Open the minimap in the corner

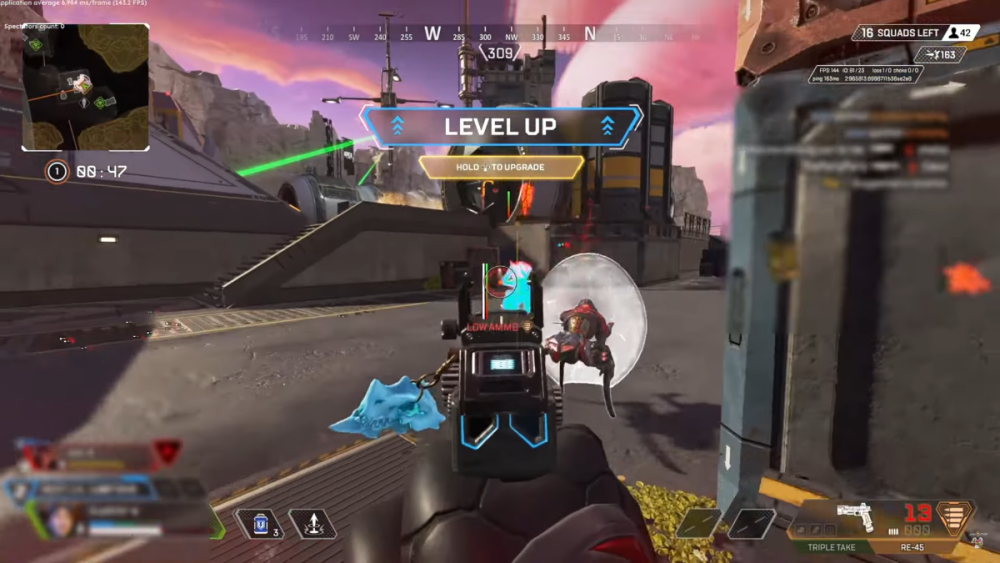tap(86, 87)
